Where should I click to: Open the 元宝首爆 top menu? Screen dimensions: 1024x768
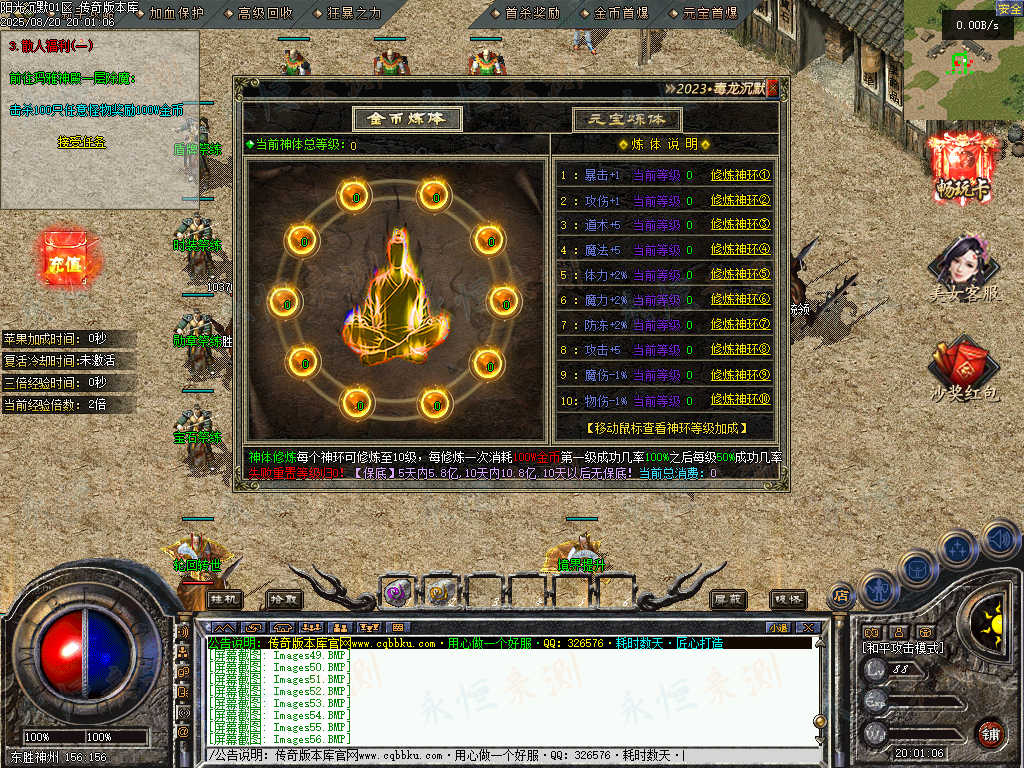pos(710,13)
